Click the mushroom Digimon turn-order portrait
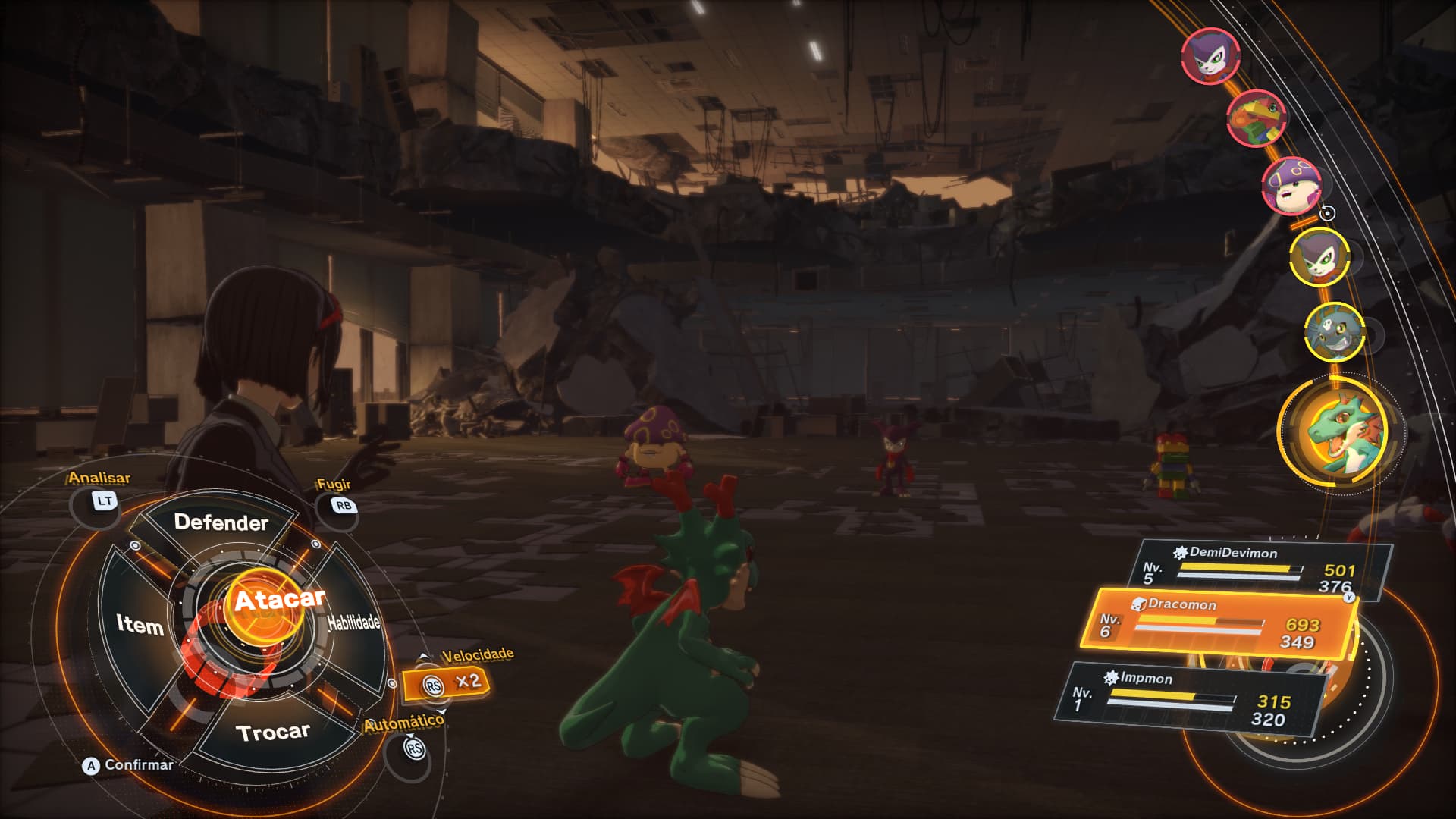The image size is (1456, 819). pyautogui.click(x=1291, y=184)
